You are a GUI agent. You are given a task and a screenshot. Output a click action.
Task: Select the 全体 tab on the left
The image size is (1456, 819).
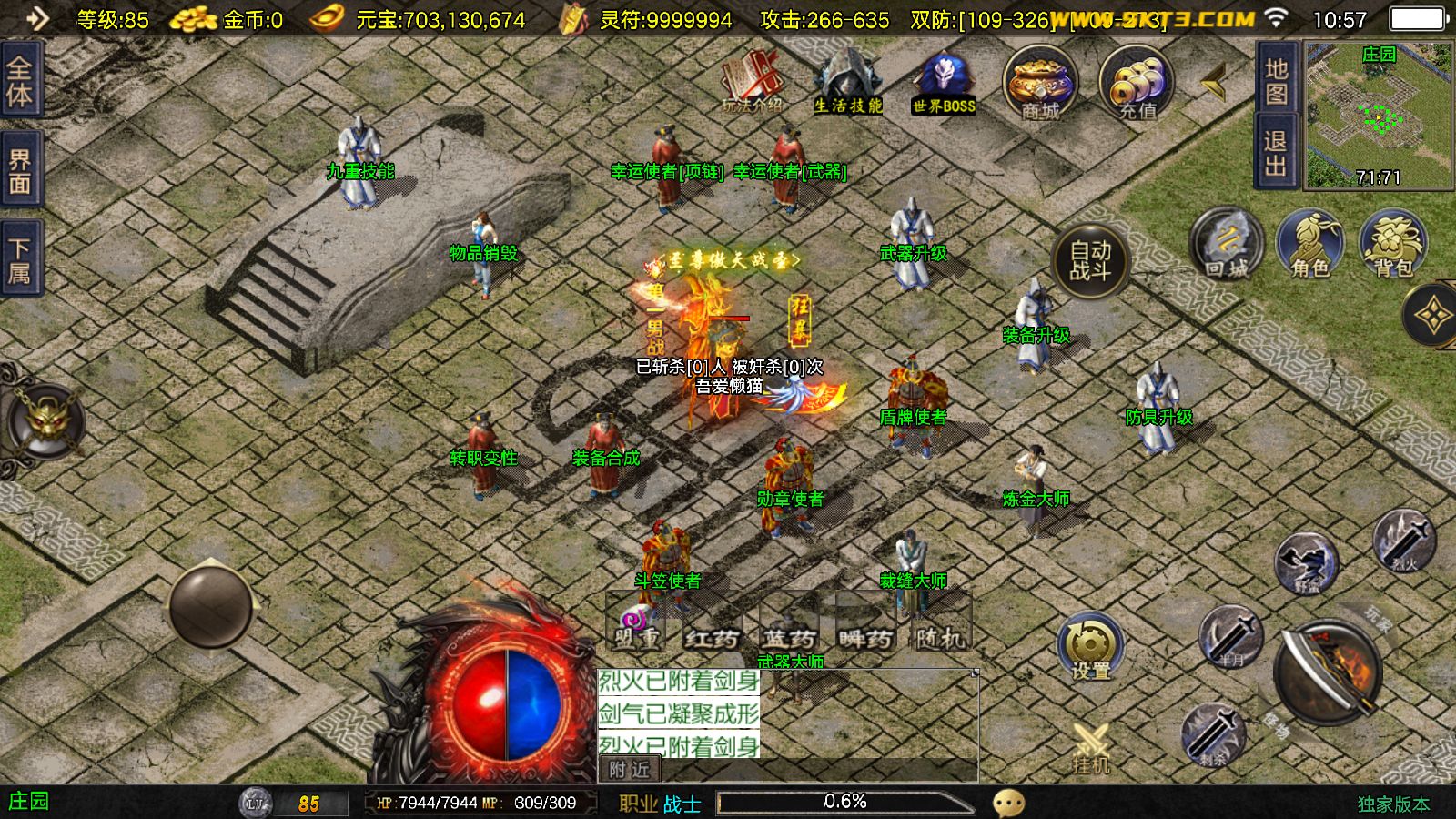click(20, 80)
